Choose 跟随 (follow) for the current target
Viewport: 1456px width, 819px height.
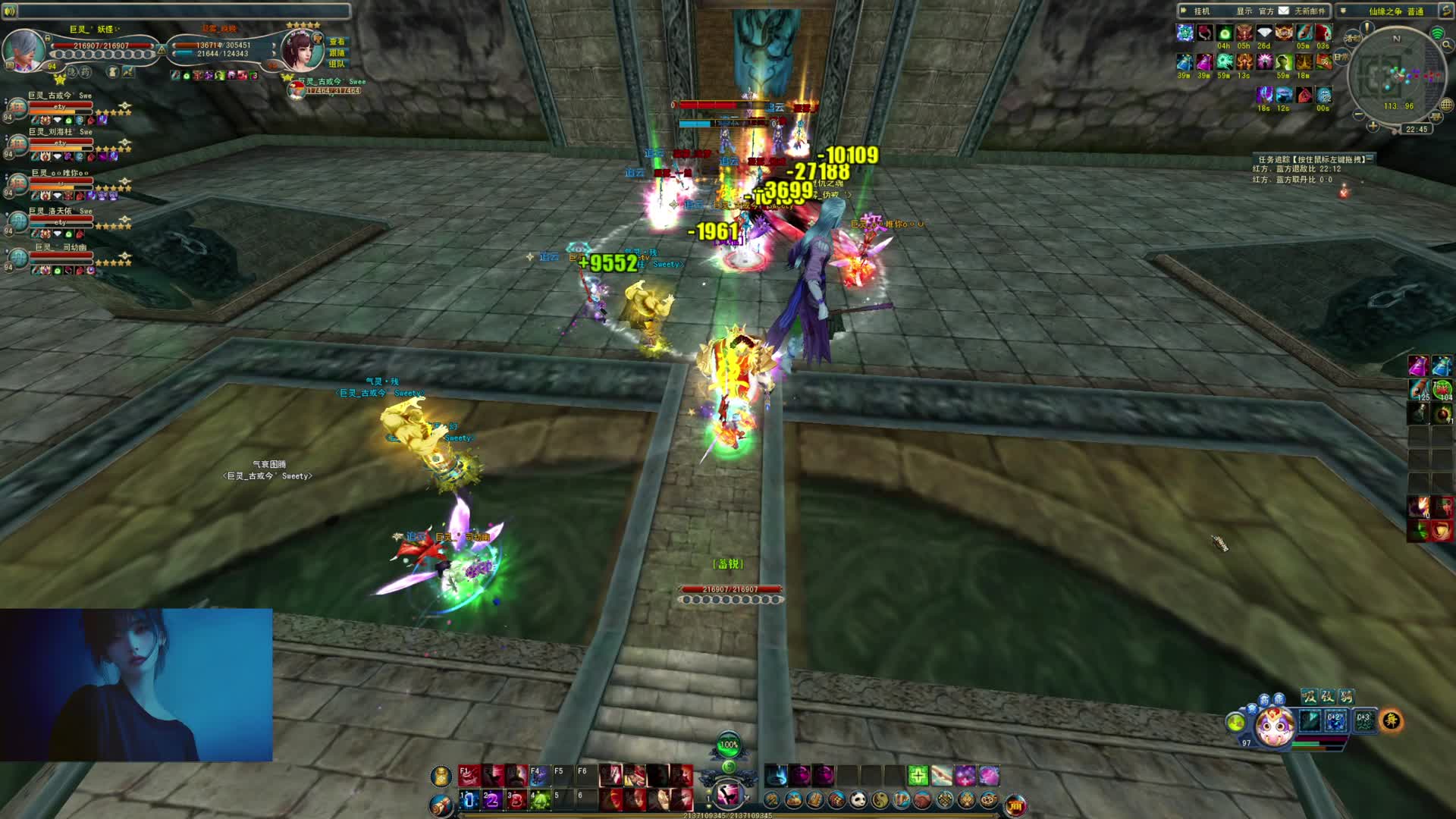click(337, 53)
